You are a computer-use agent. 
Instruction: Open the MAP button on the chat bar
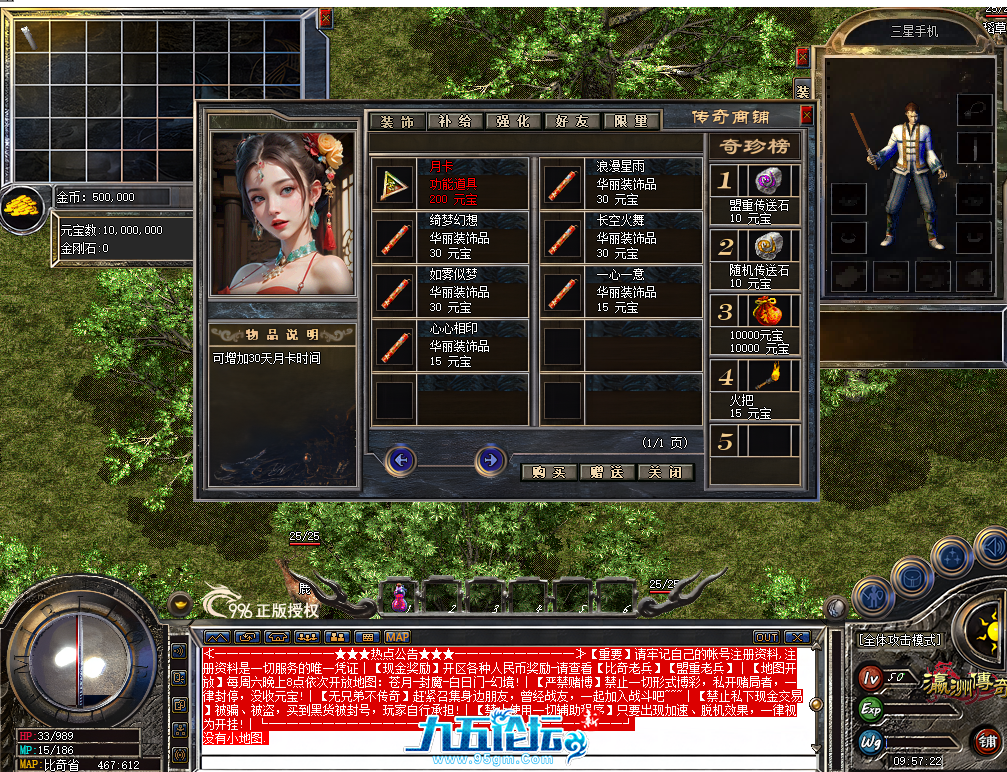397,637
